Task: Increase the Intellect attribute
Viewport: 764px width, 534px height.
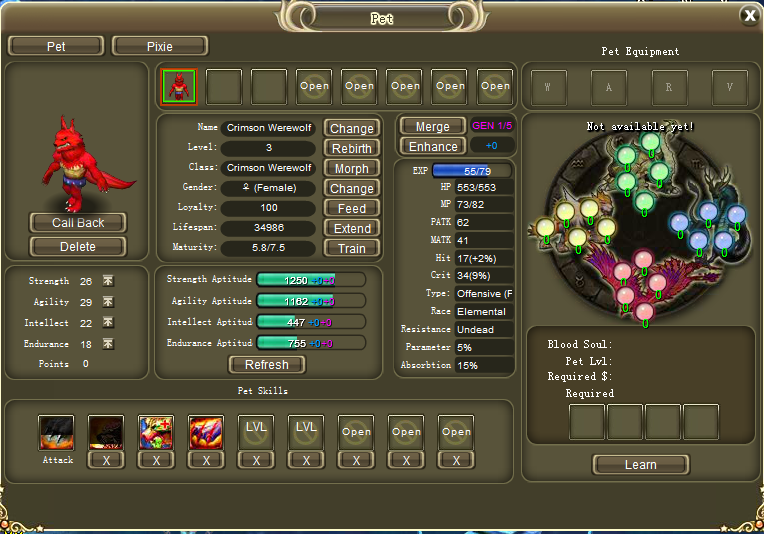Action: click(x=108, y=323)
